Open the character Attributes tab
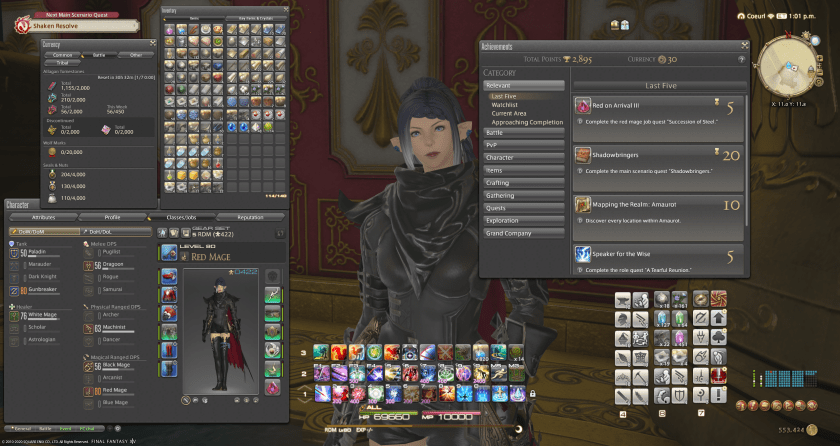This screenshot has width=840, height=446. click(x=43, y=216)
